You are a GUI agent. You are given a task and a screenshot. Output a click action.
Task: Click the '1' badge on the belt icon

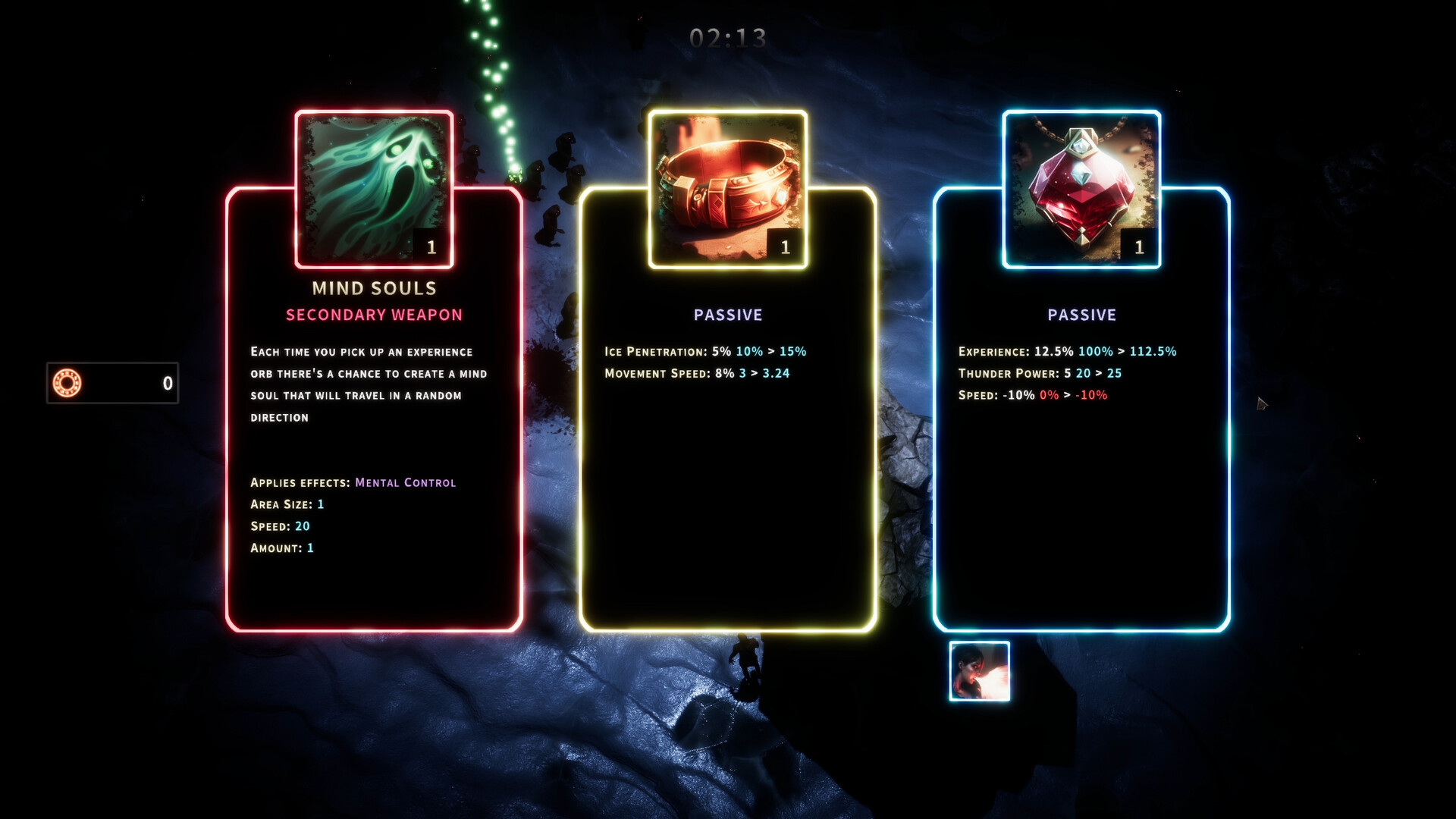click(785, 245)
